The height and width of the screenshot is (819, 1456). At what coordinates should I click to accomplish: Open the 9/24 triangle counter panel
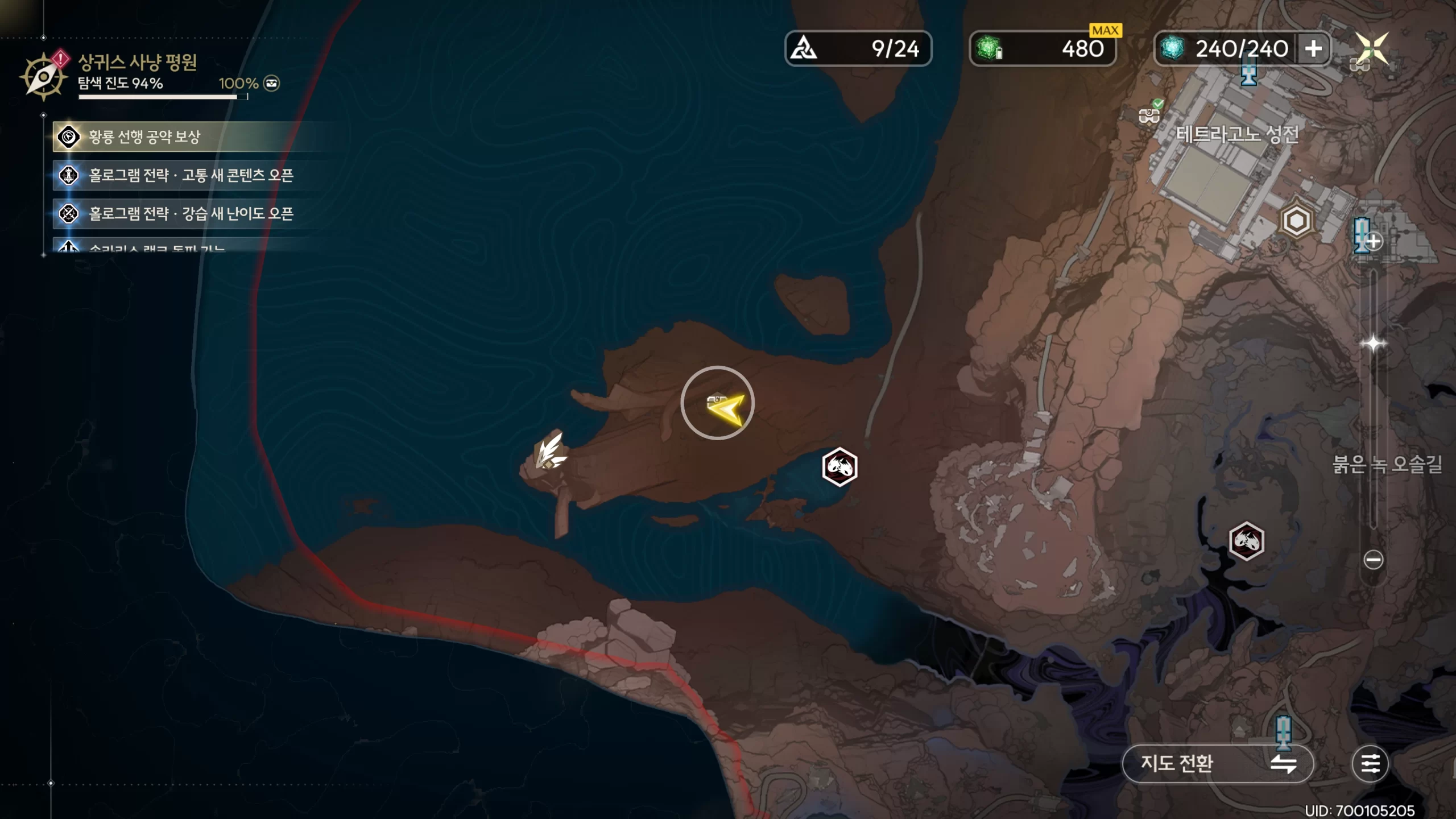pos(858,49)
